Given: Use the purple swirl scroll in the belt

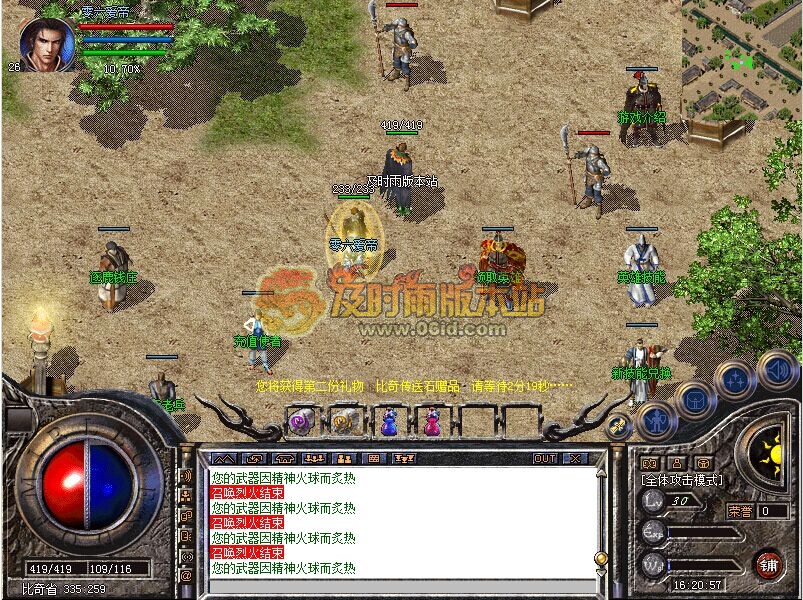Looking at the screenshot, I should click(x=300, y=422).
